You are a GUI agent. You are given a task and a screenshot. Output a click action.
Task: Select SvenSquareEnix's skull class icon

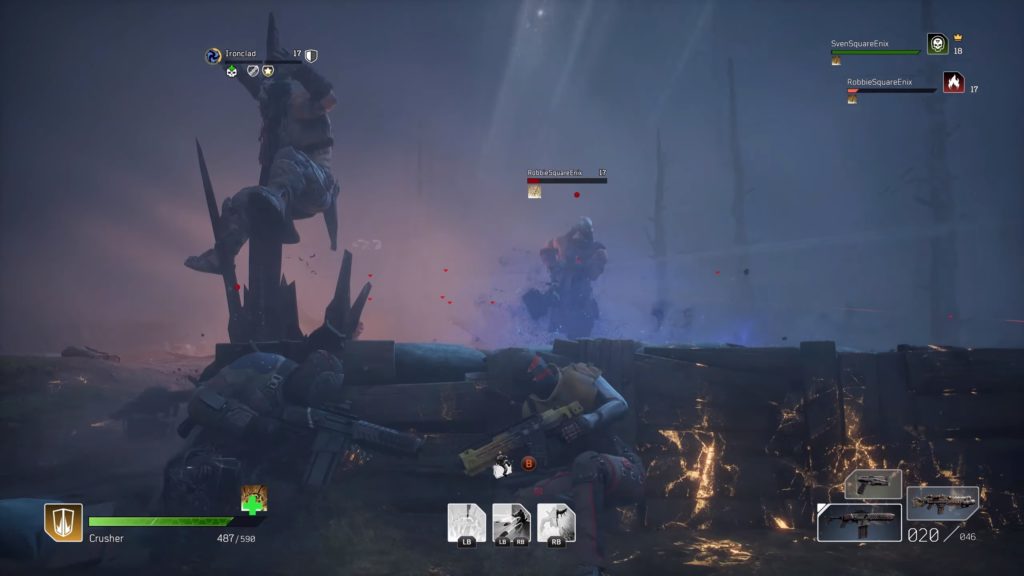[937, 44]
